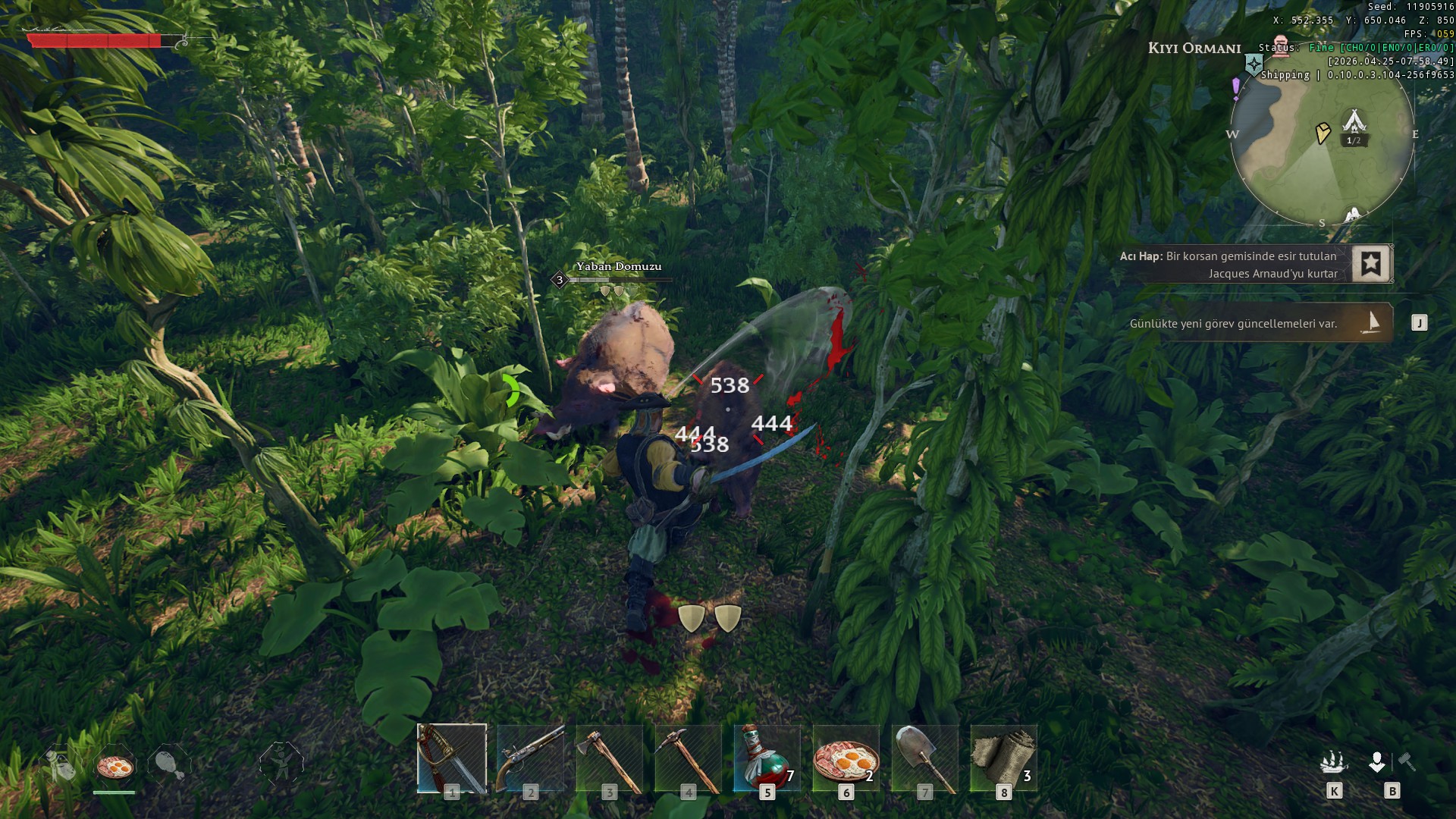Select the pickaxe hotbar slot

689,758
